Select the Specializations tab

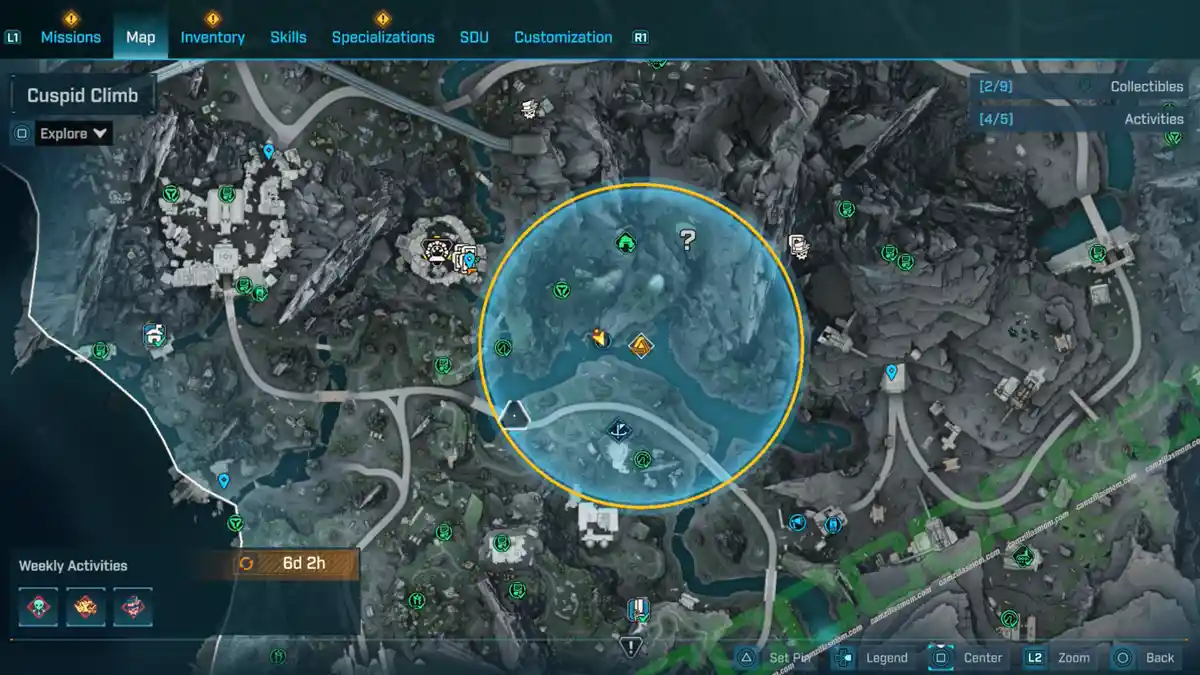383,37
